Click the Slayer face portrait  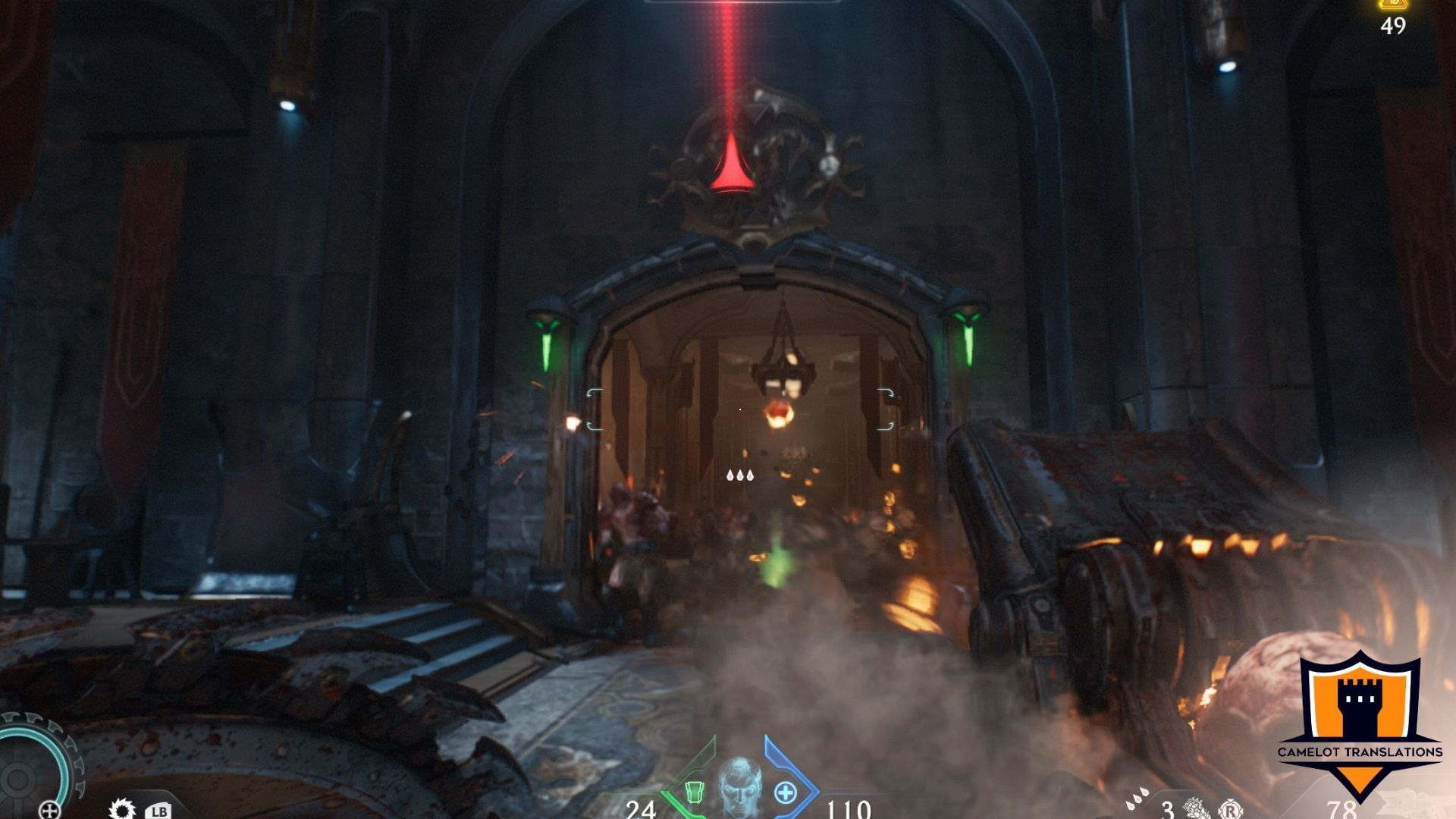(739, 787)
